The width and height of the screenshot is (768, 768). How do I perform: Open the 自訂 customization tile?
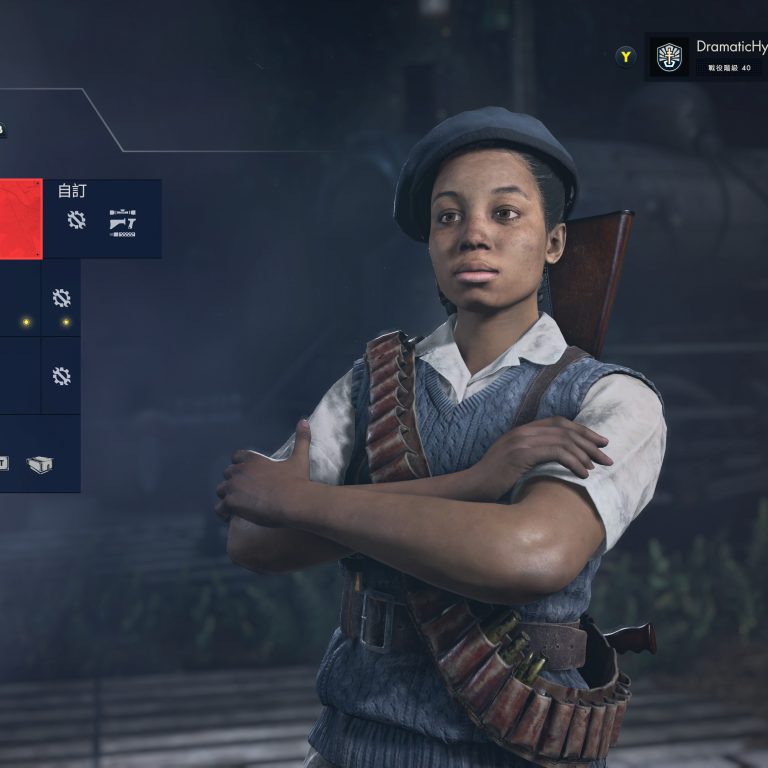pos(101,217)
